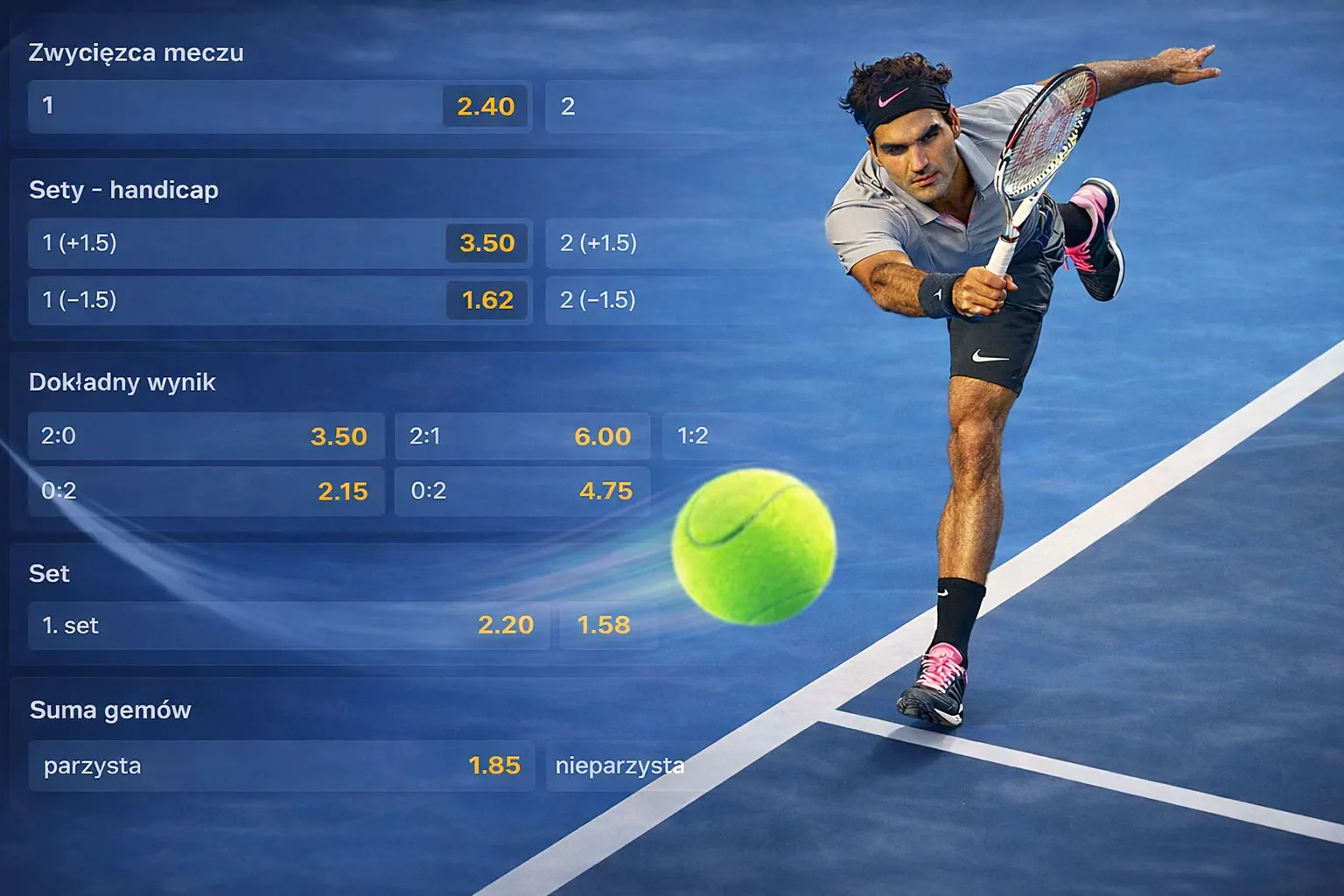Image resolution: width=1344 pixels, height=896 pixels.
Task: Bet on exact score 2:0
Action: click(x=206, y=436)
